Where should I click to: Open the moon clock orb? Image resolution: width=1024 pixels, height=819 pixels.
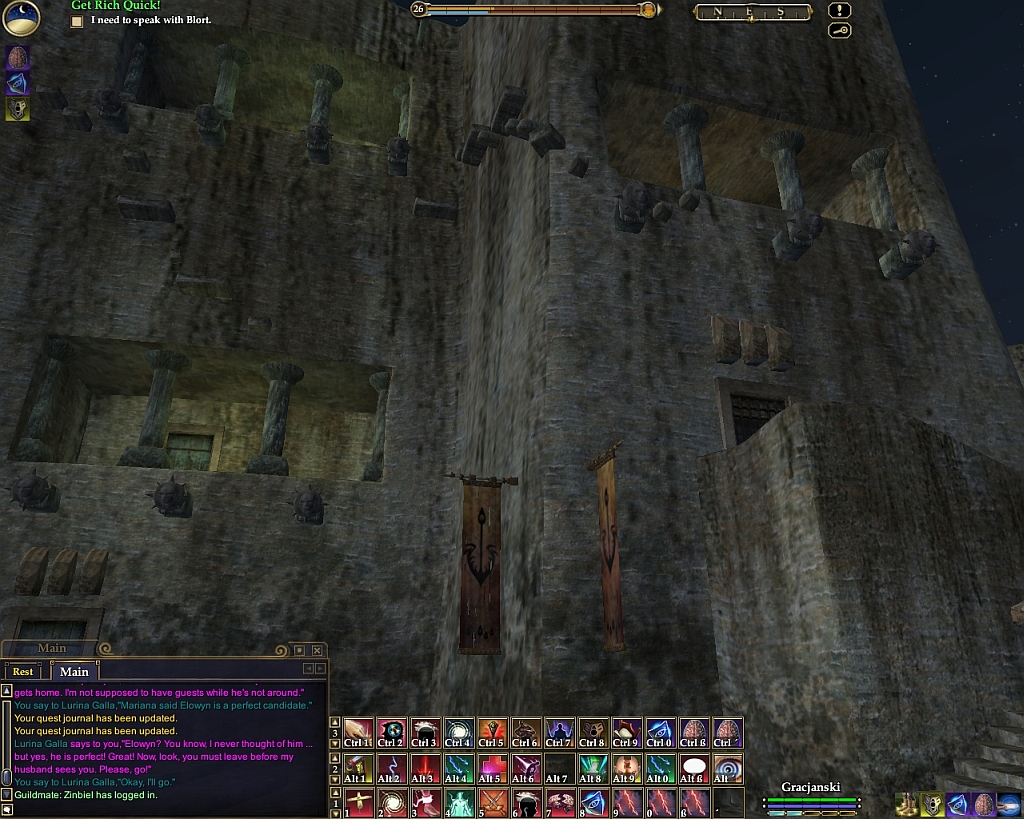[20, 17]
